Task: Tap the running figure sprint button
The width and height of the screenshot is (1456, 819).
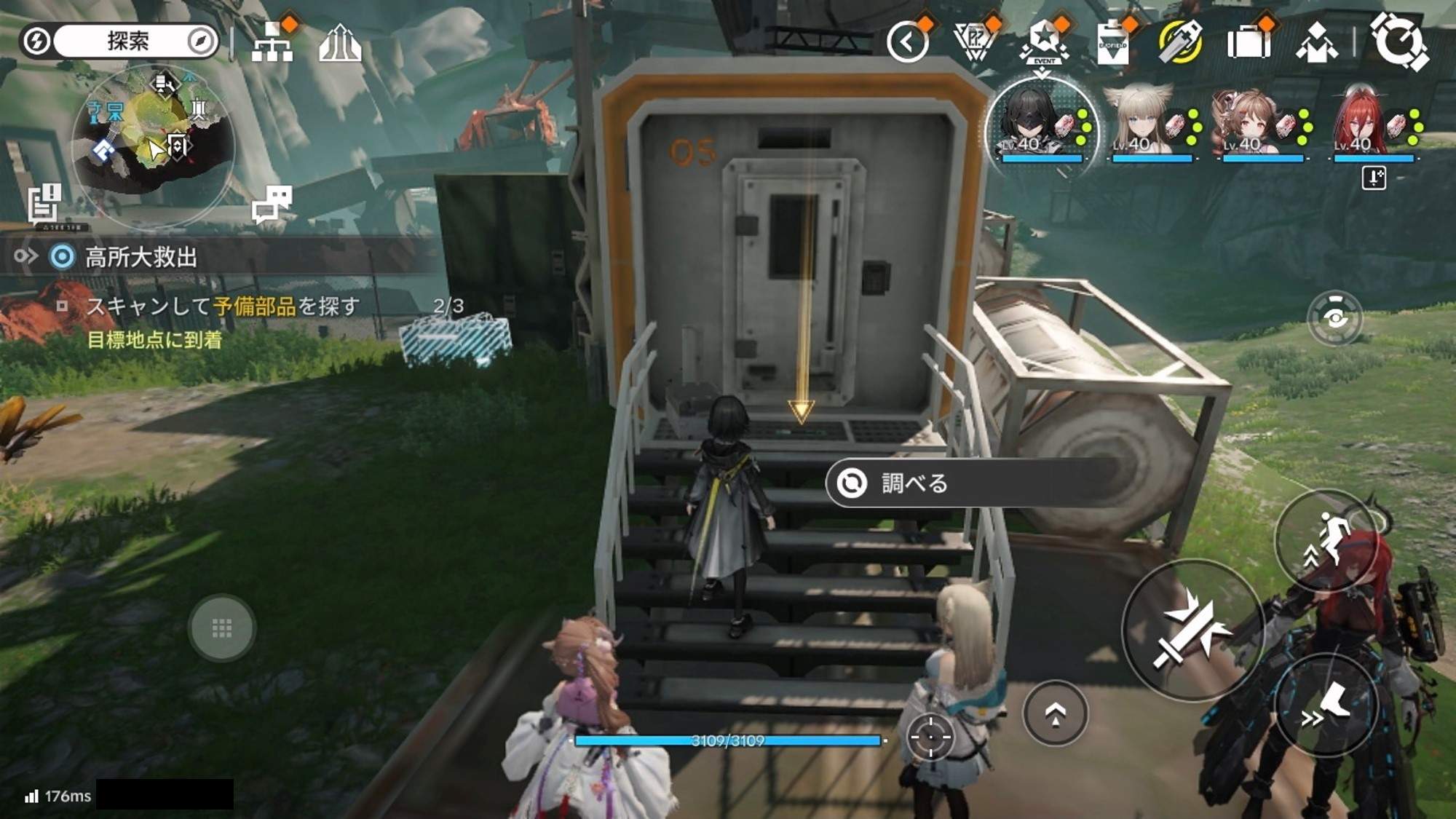Action: pyautogui.click(x=1326, y=540)
